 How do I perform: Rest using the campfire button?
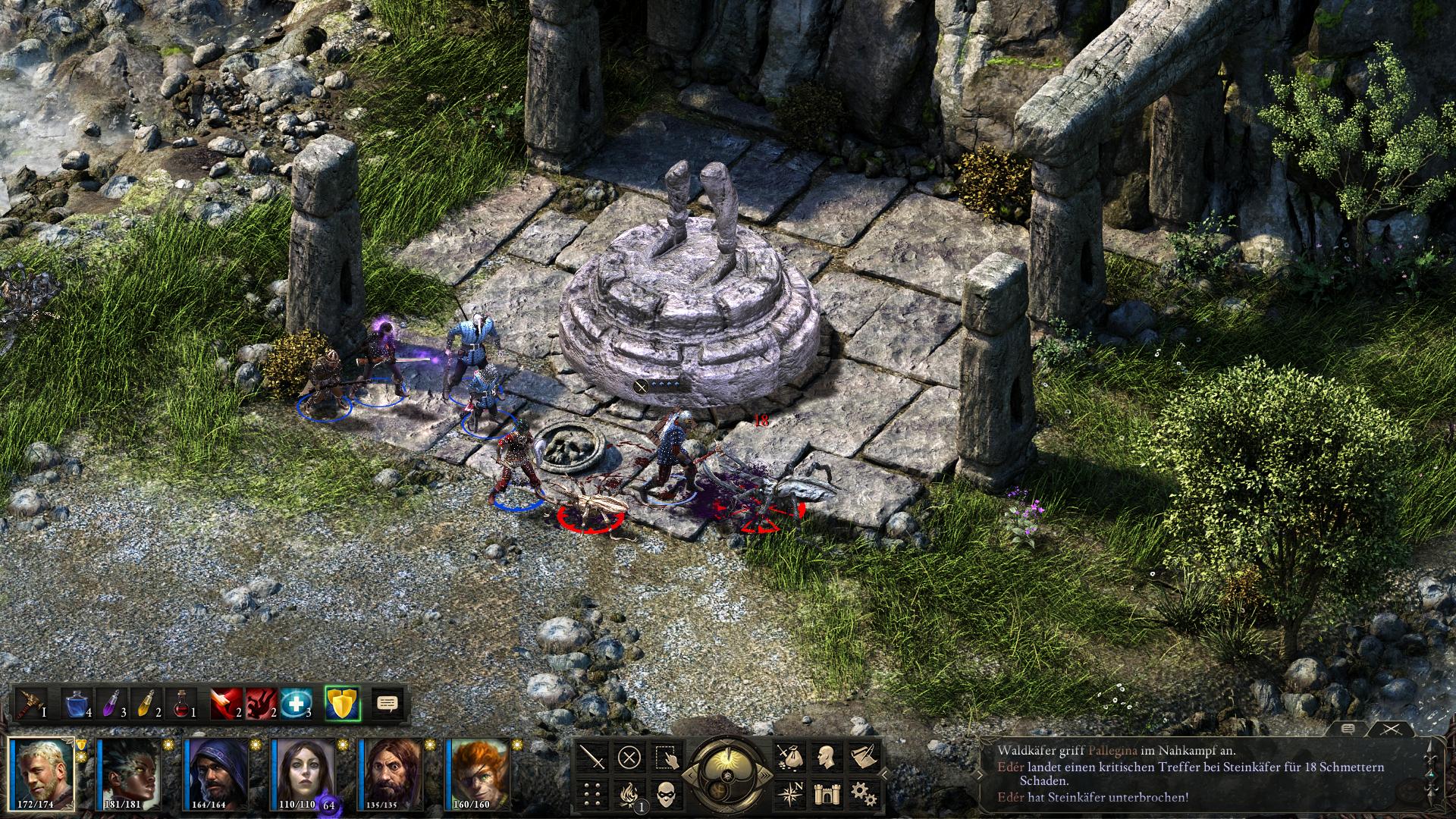tap(629, 793)
